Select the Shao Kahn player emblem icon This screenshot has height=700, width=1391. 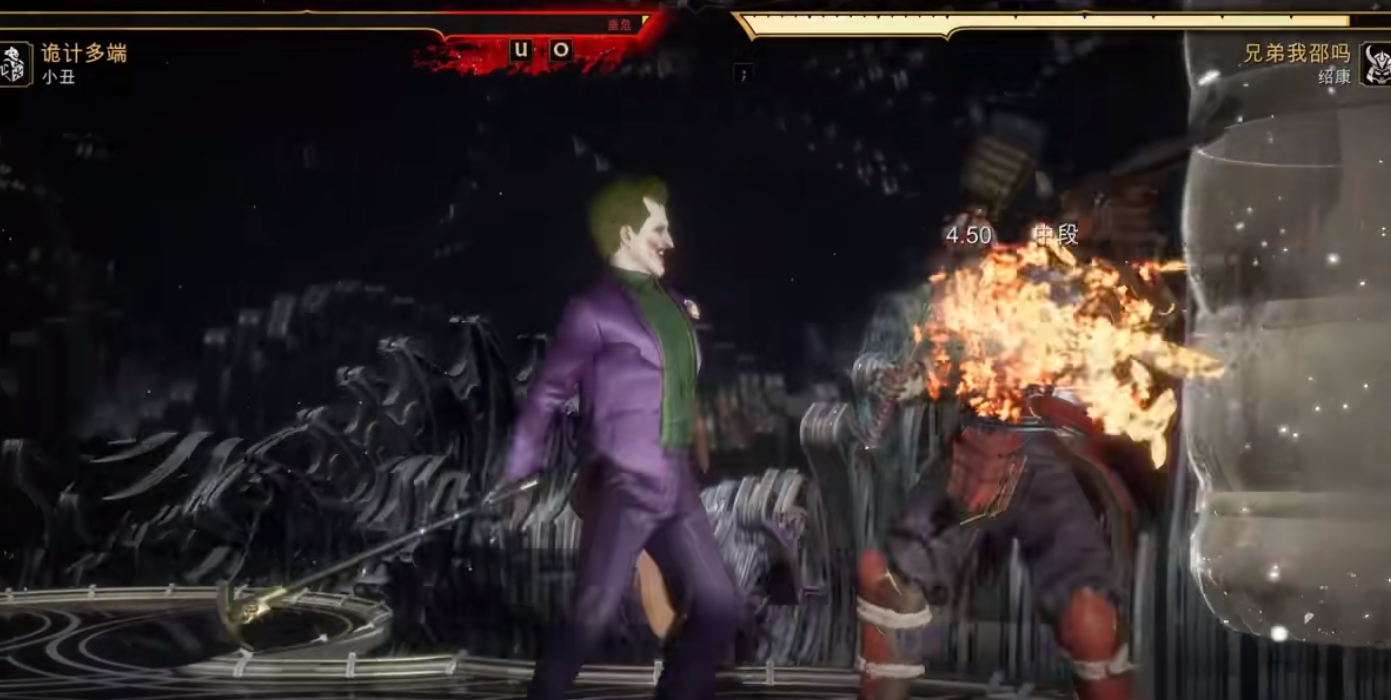[x=1376, y=64]
